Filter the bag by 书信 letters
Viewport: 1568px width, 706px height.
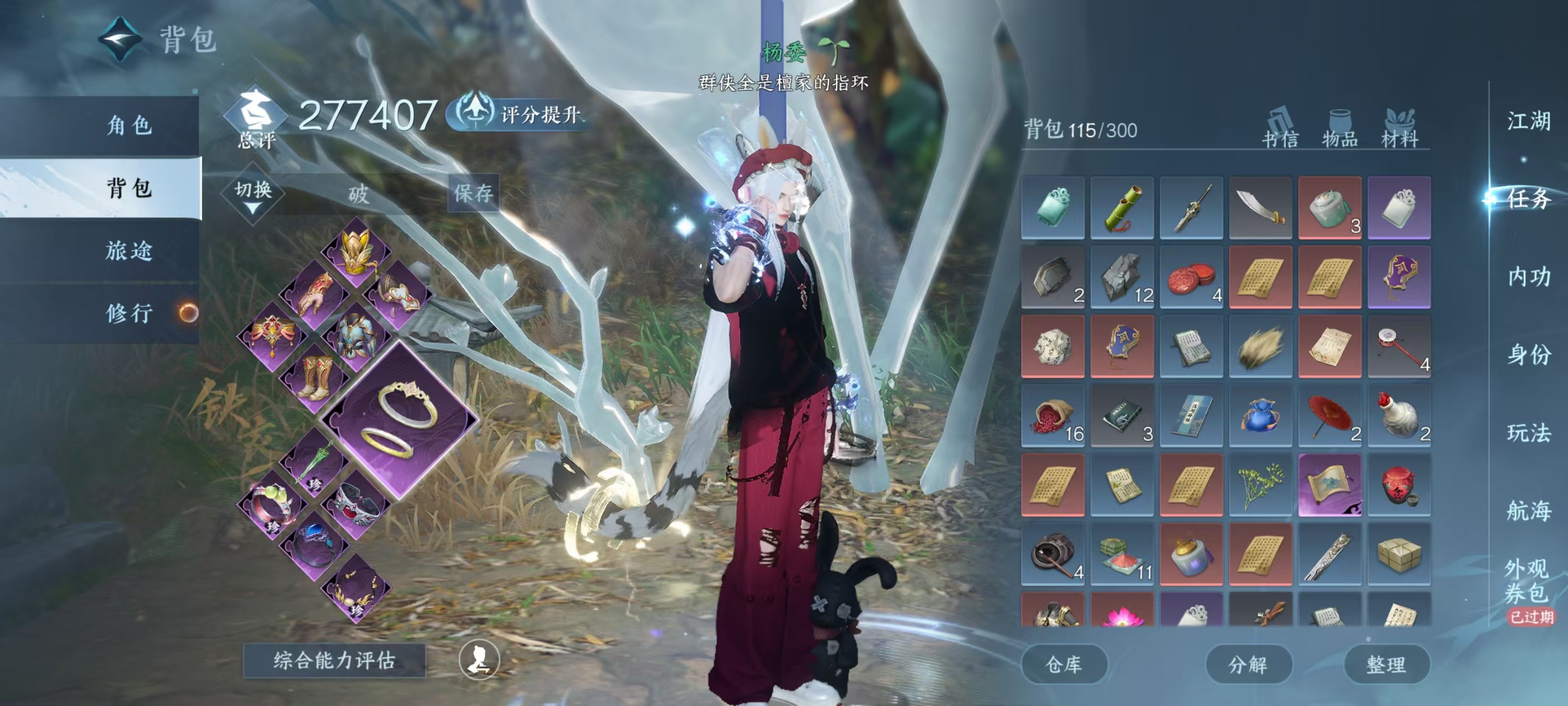[1280, 129]
